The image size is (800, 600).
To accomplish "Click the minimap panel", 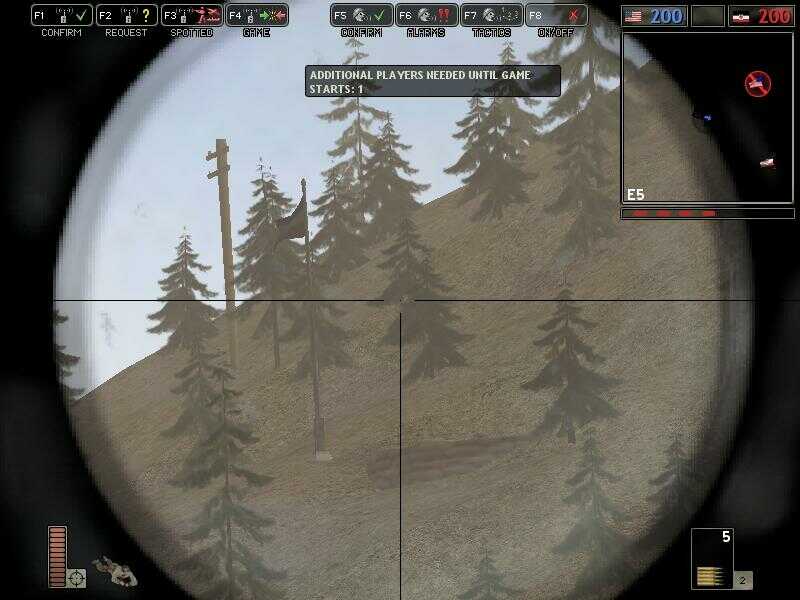I will pos(707,118).
